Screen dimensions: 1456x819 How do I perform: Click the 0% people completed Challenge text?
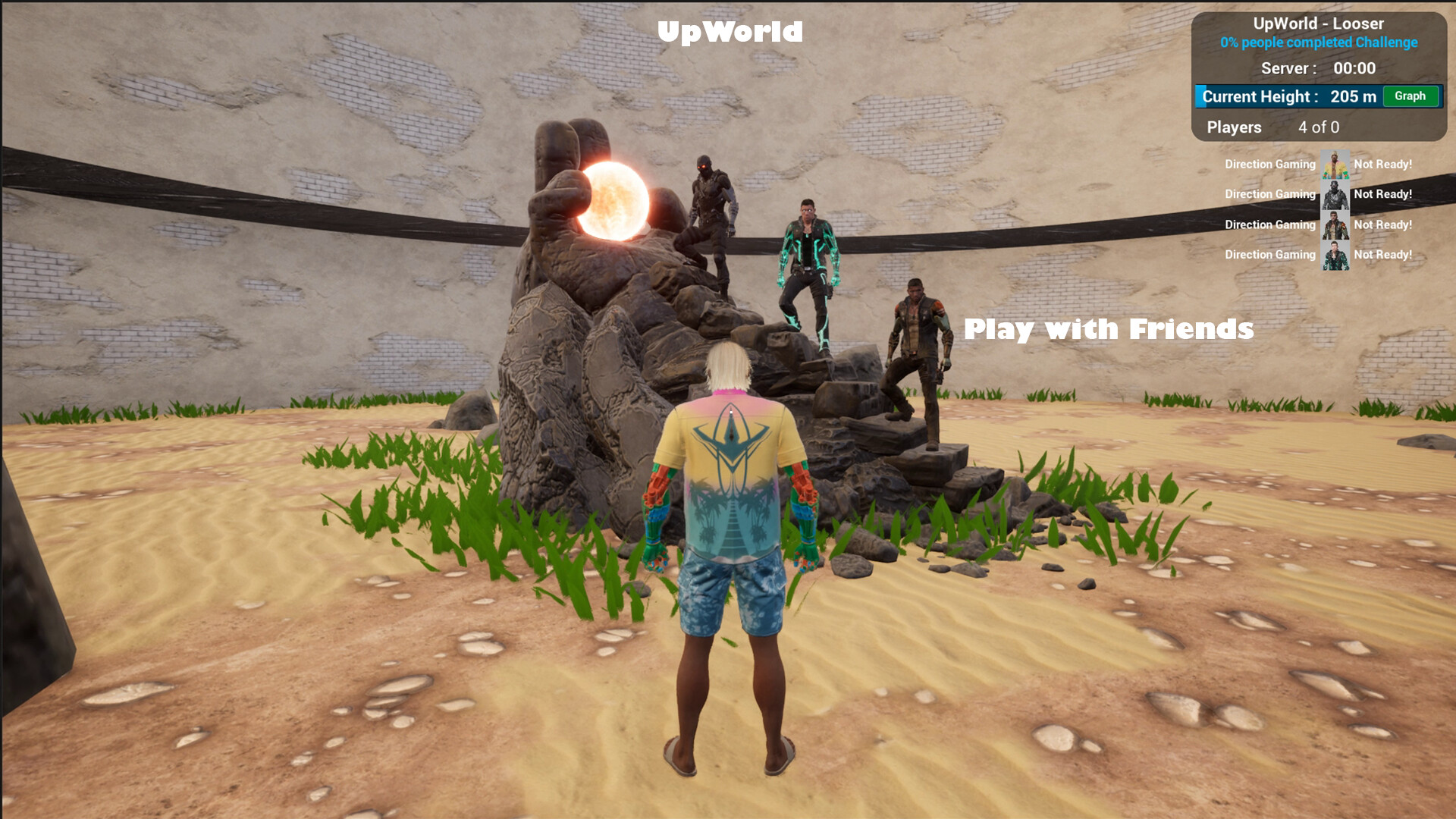coord(1317,43)
